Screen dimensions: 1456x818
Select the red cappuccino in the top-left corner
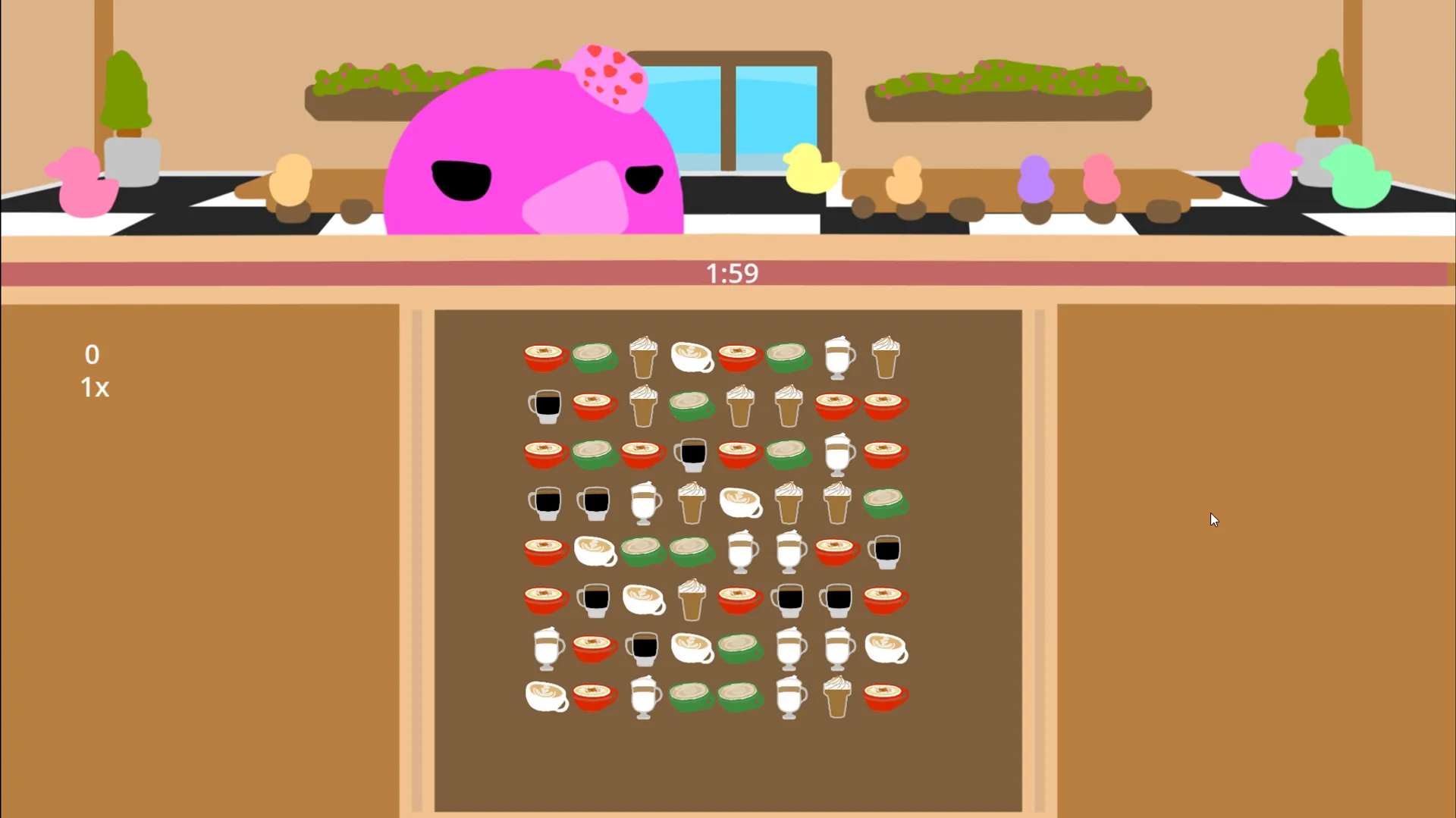coord(544,356)
